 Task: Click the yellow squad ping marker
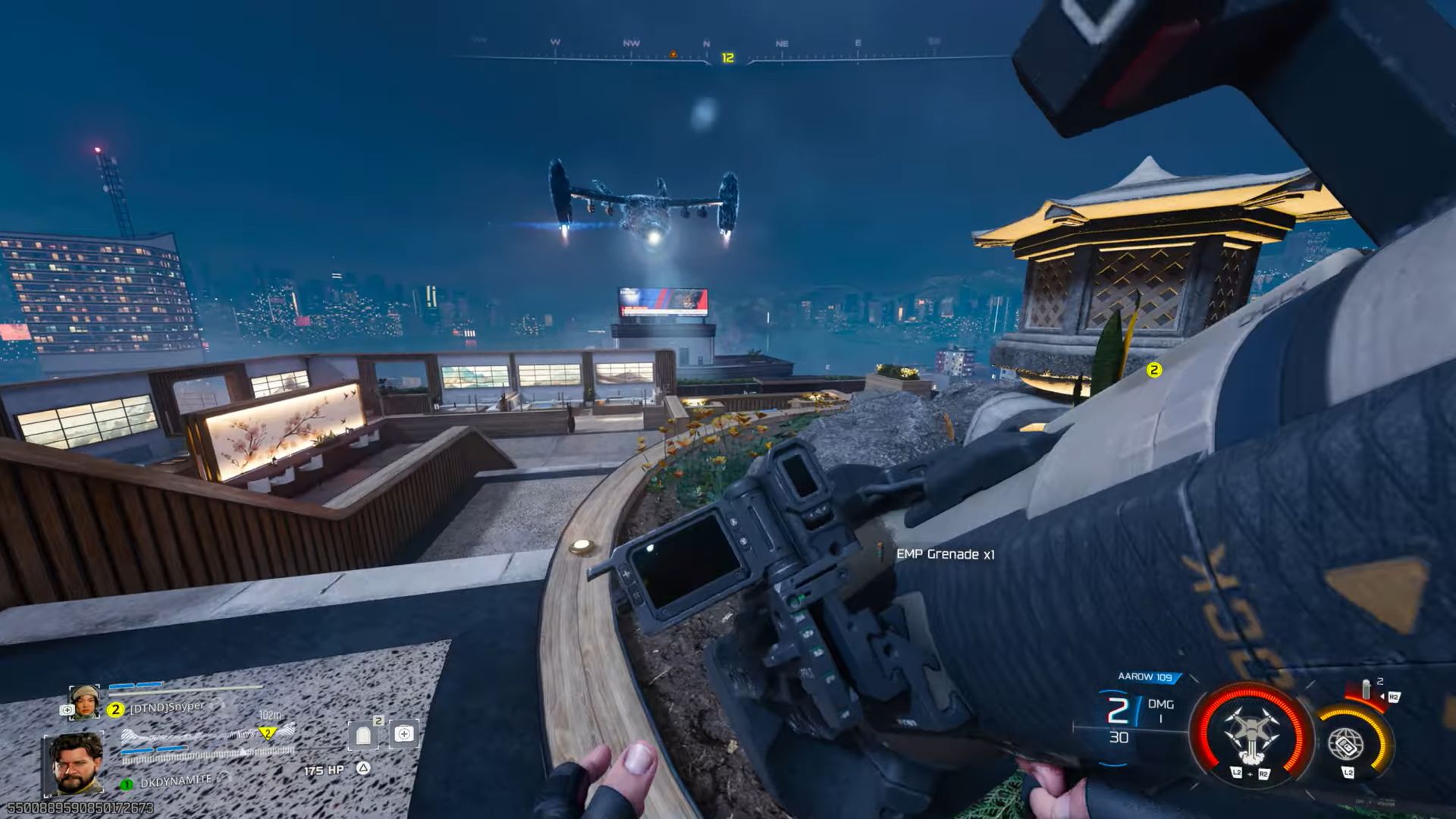click(1153, 370)
